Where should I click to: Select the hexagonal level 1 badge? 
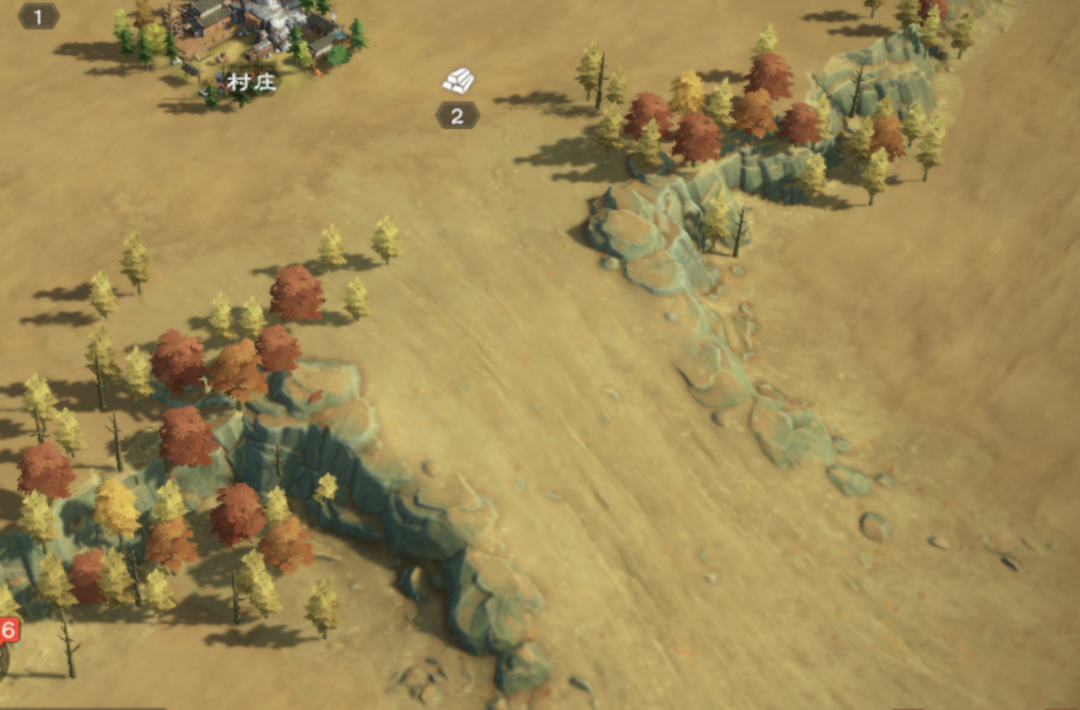[x=39, y=16]
